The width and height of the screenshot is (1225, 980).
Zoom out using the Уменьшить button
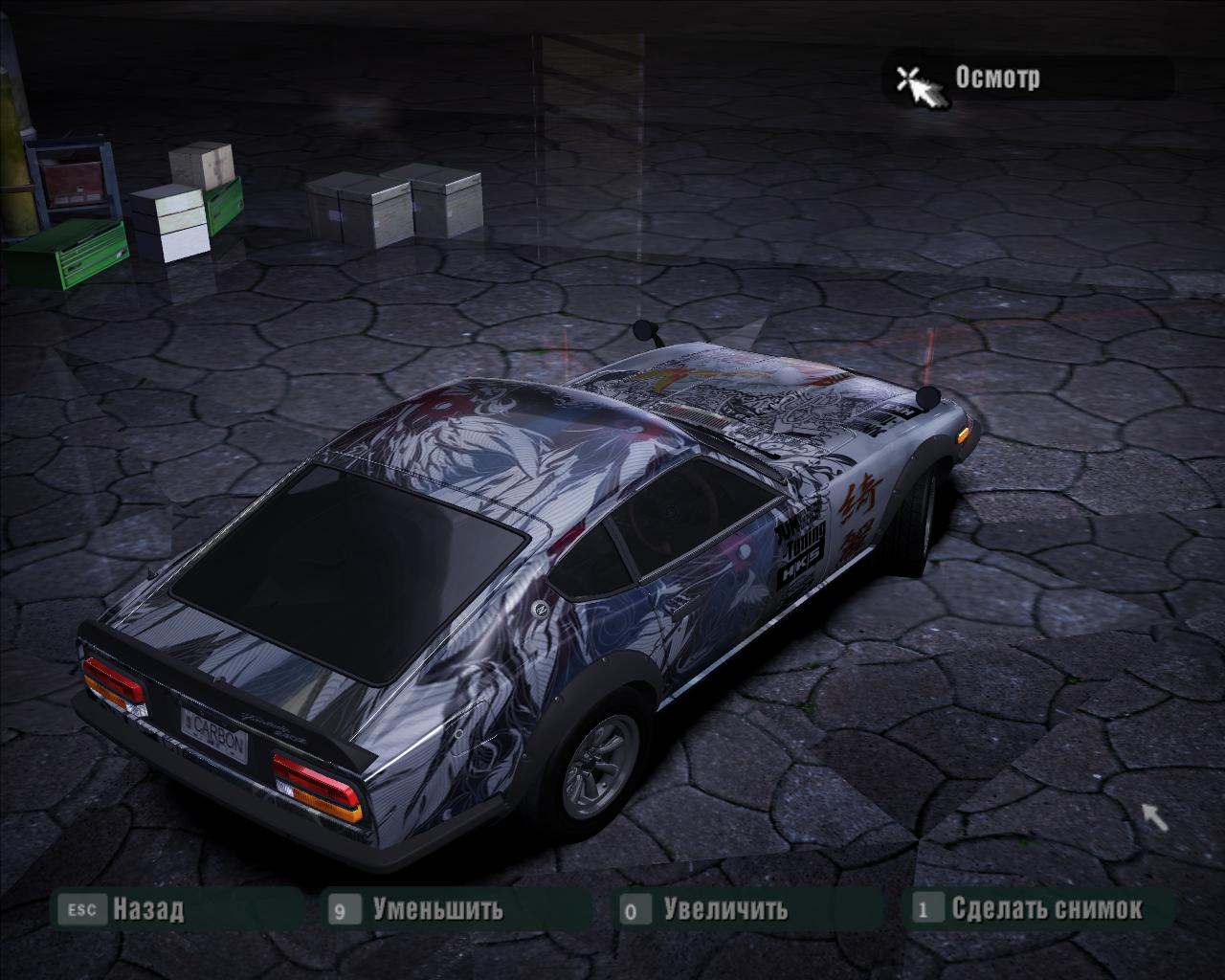coord(437,908)
